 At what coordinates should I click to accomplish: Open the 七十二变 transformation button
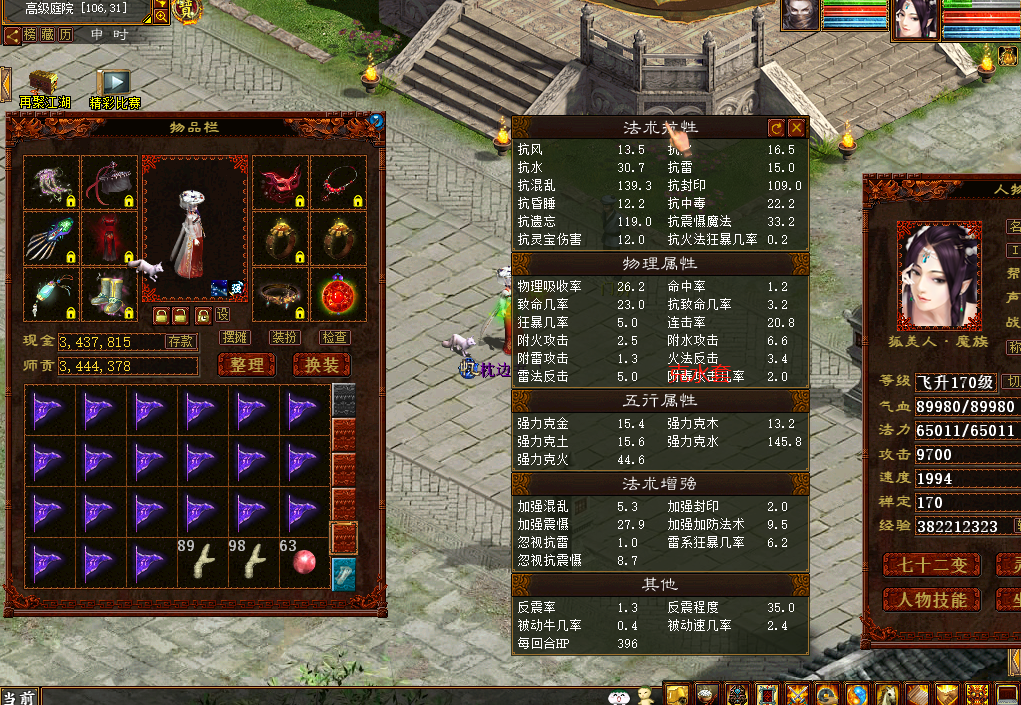click(930, 565)
